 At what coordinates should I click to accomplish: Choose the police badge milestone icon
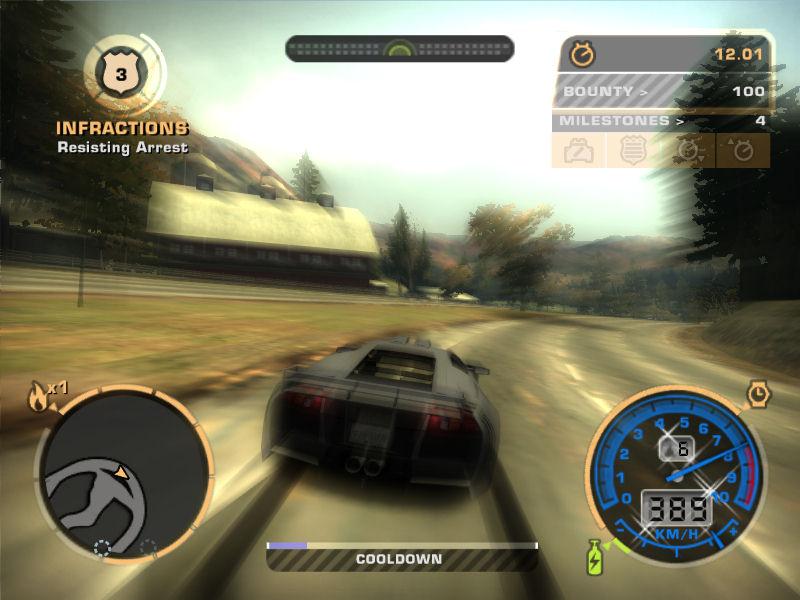[633, 151]
